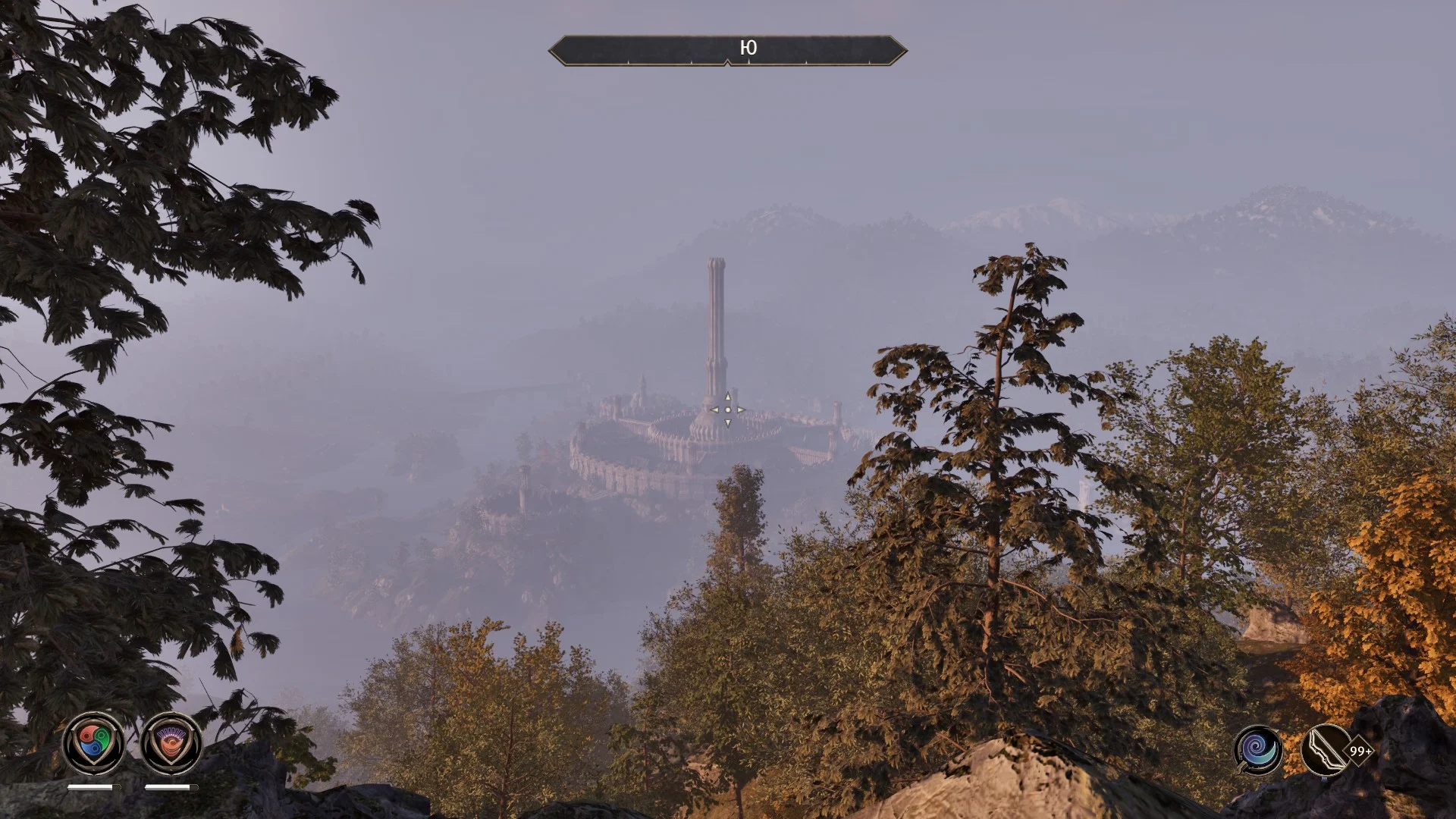Viewport: 1456px width, 819px height.
Task: Select the equipped bow weapon icon
Action: coord(1325,751)
